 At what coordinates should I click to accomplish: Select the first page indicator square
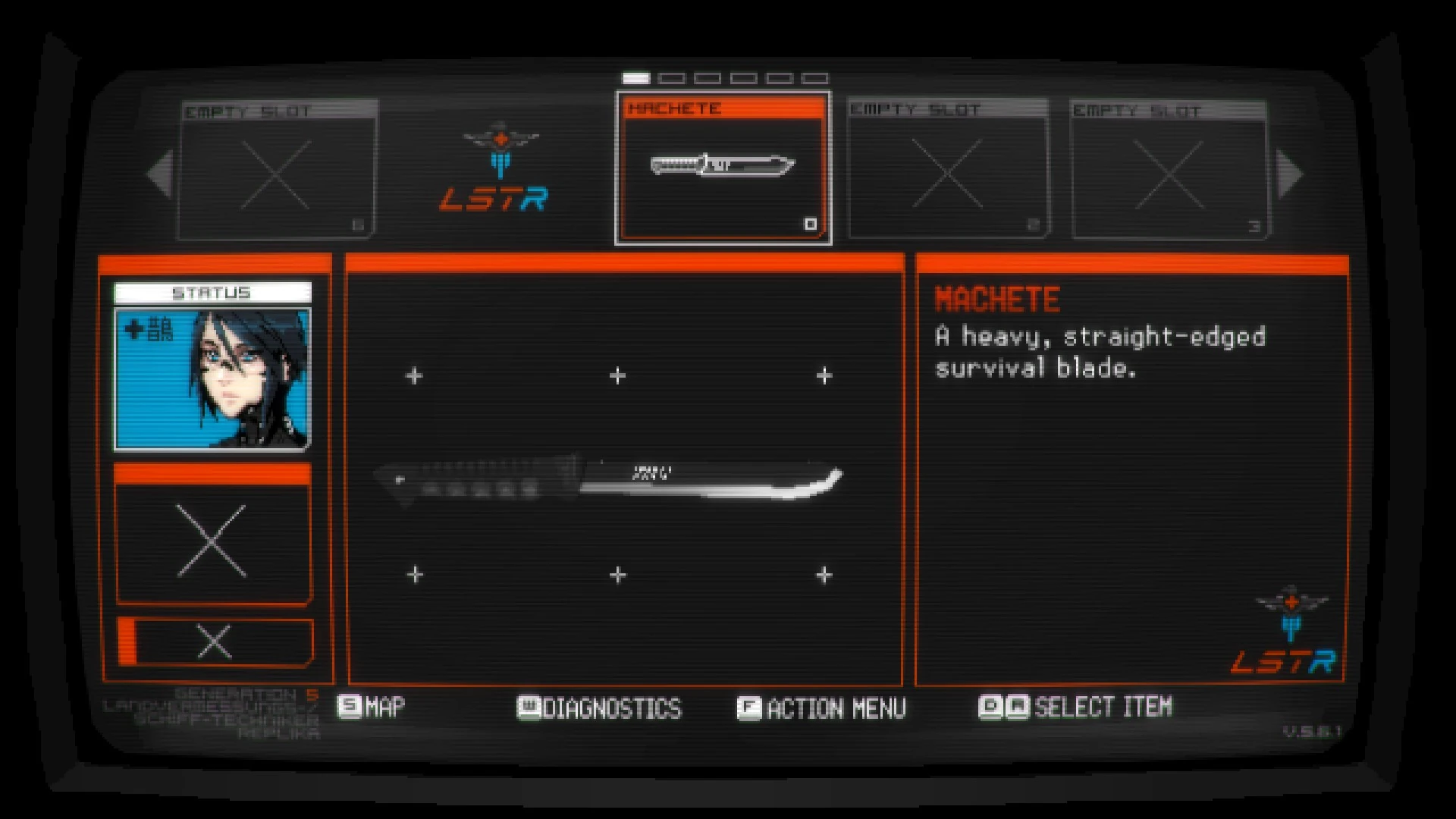coord(635,77)
